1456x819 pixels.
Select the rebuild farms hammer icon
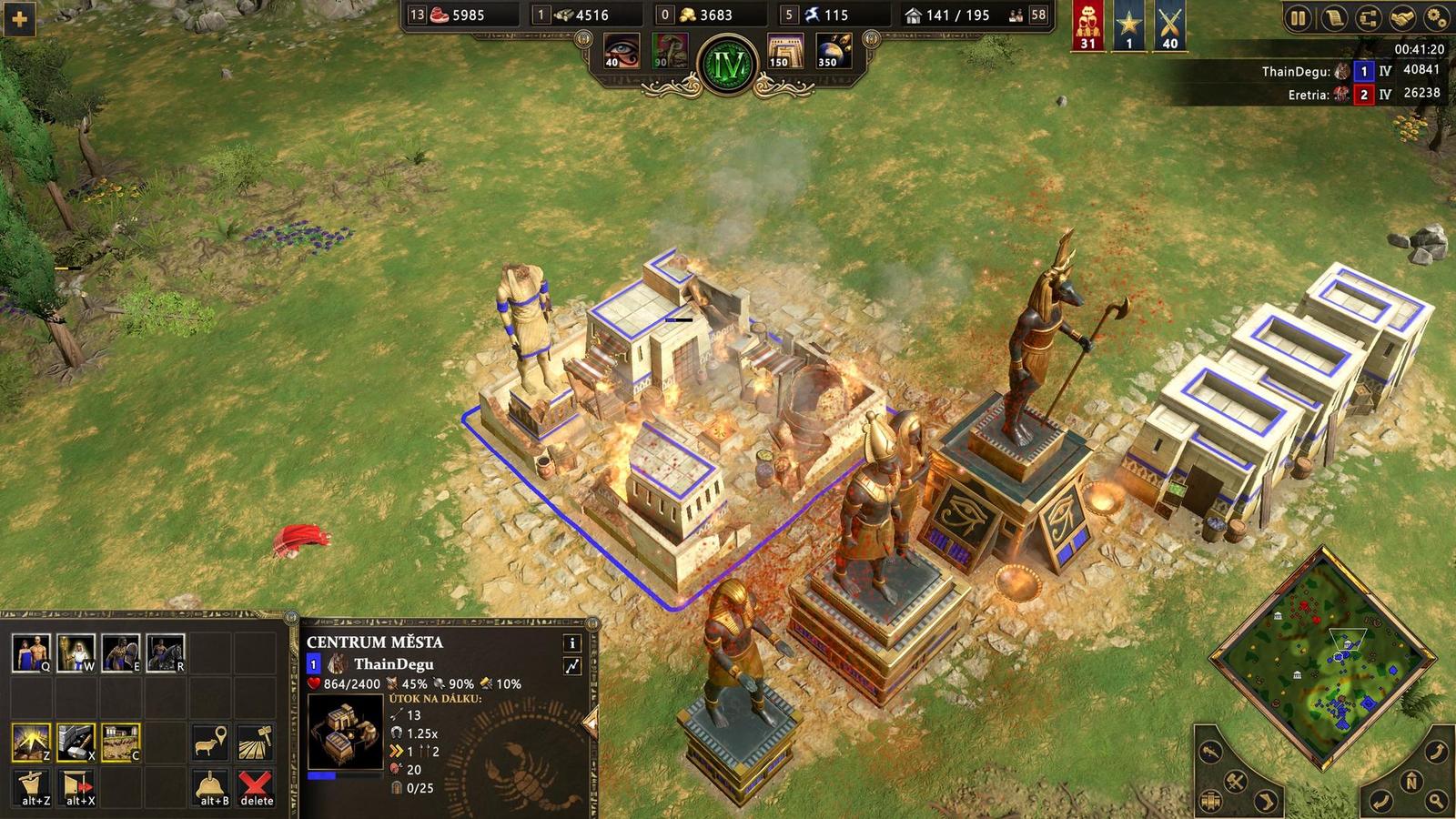click(x=255, y=741)
